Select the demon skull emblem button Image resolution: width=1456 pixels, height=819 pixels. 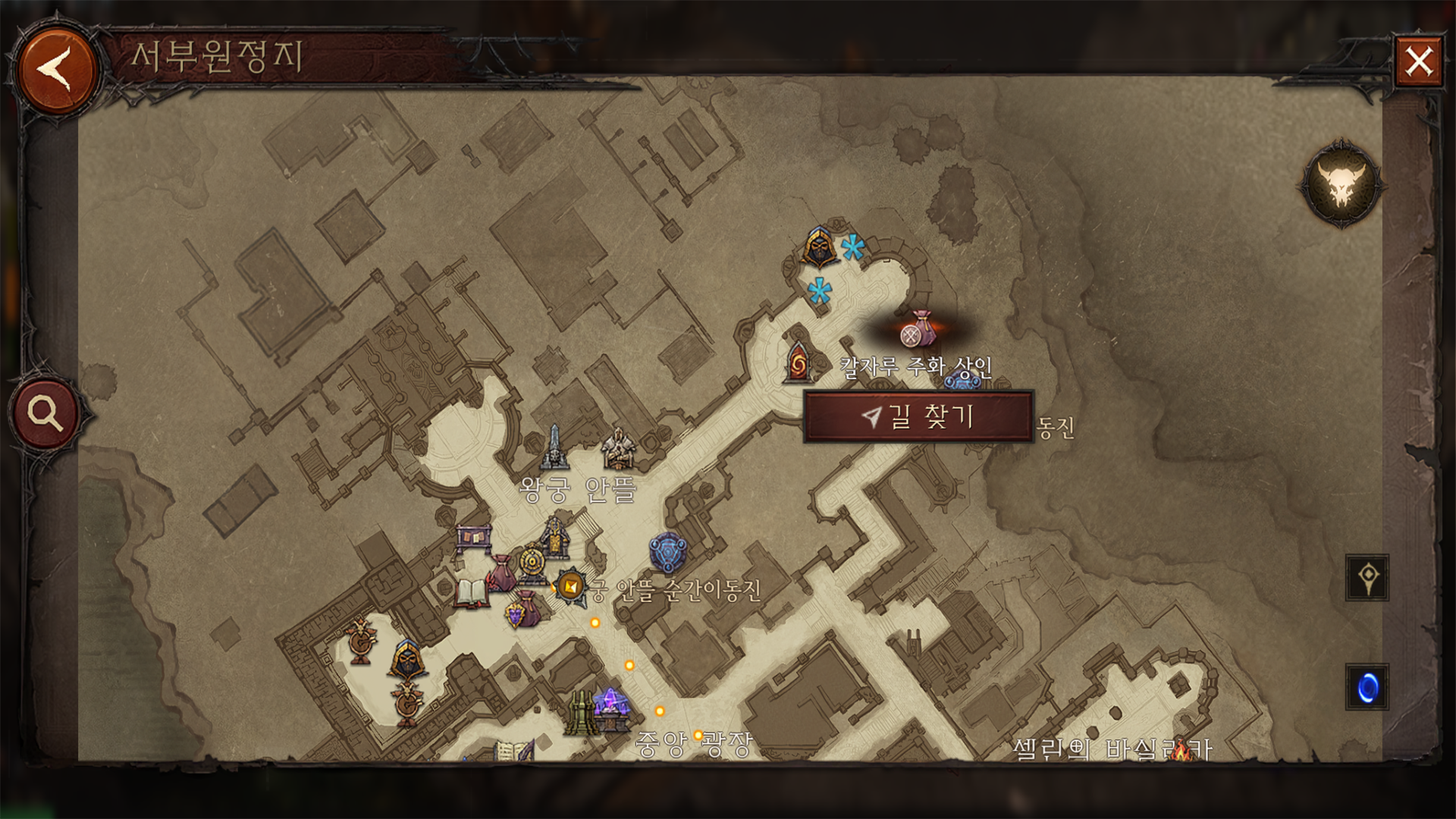pyautogui.click(x=1341, y=184)
